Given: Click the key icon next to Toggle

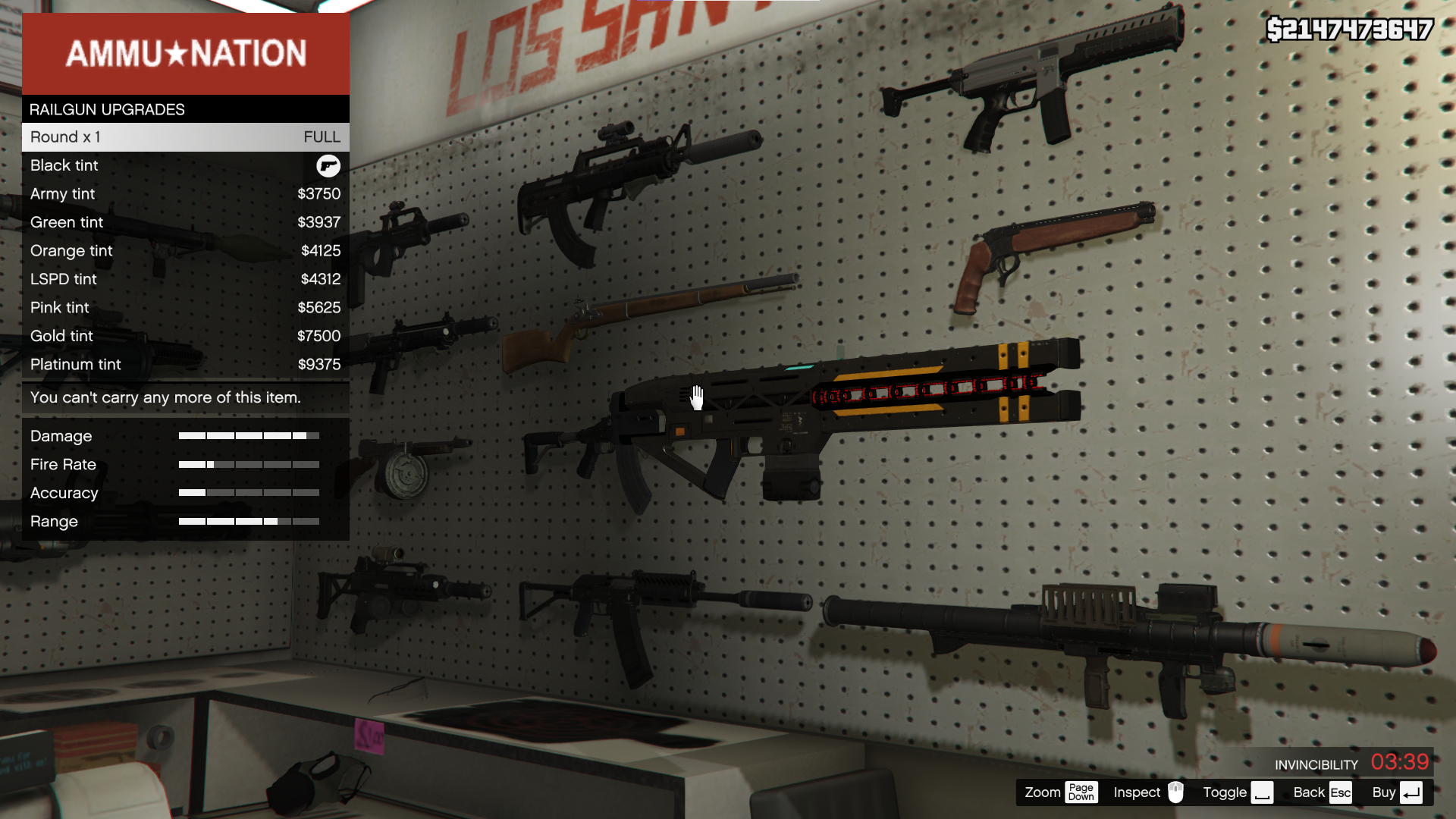Looking at the screenshot, I should point(1262,792).
